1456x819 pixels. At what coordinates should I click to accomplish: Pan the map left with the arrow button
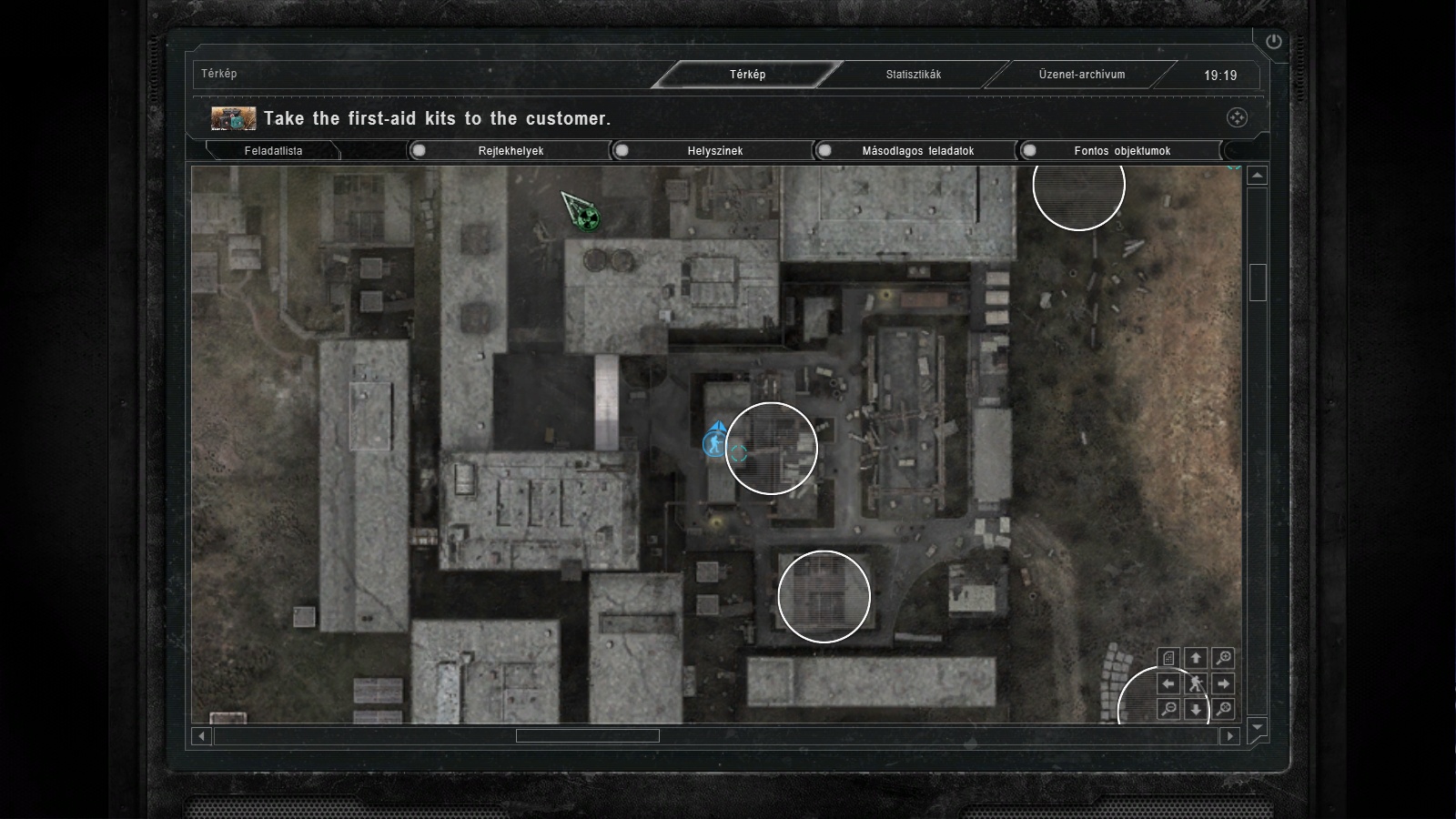(x=1169, y=683)
